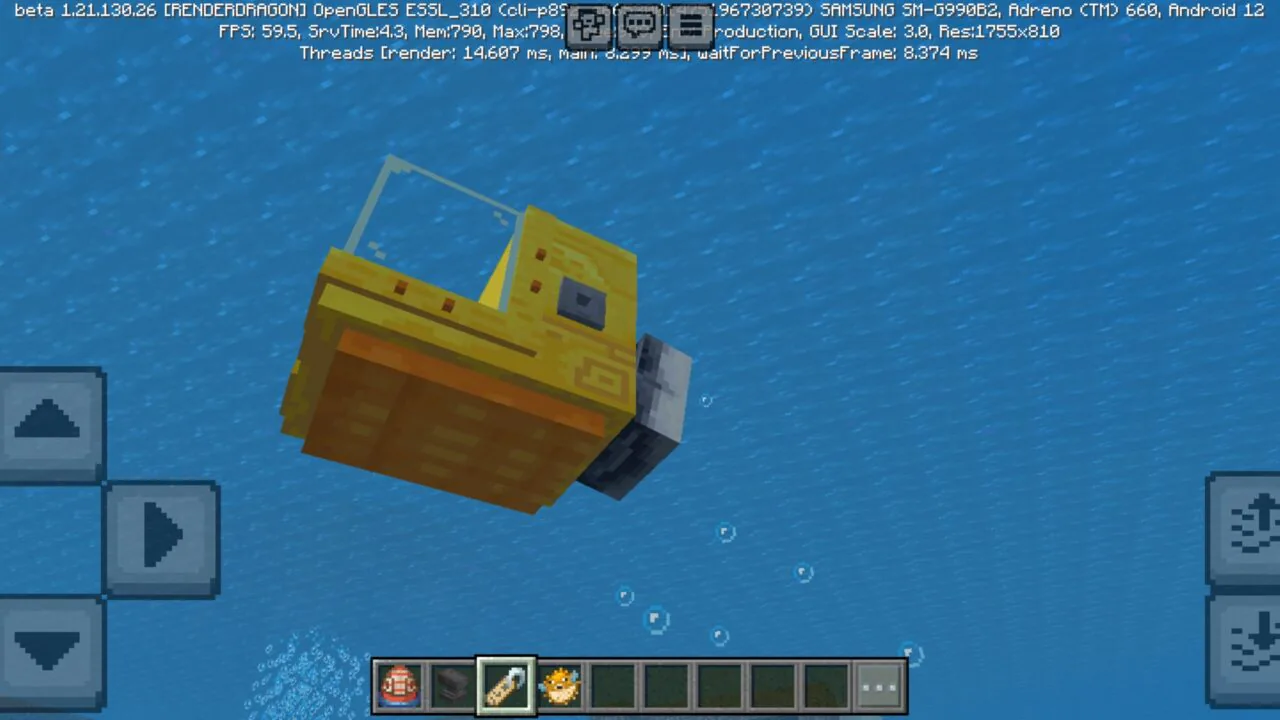Screen dimensions: 1280x720
Task: Select the anvil in hotbar slot two
Action: point(452,683)
